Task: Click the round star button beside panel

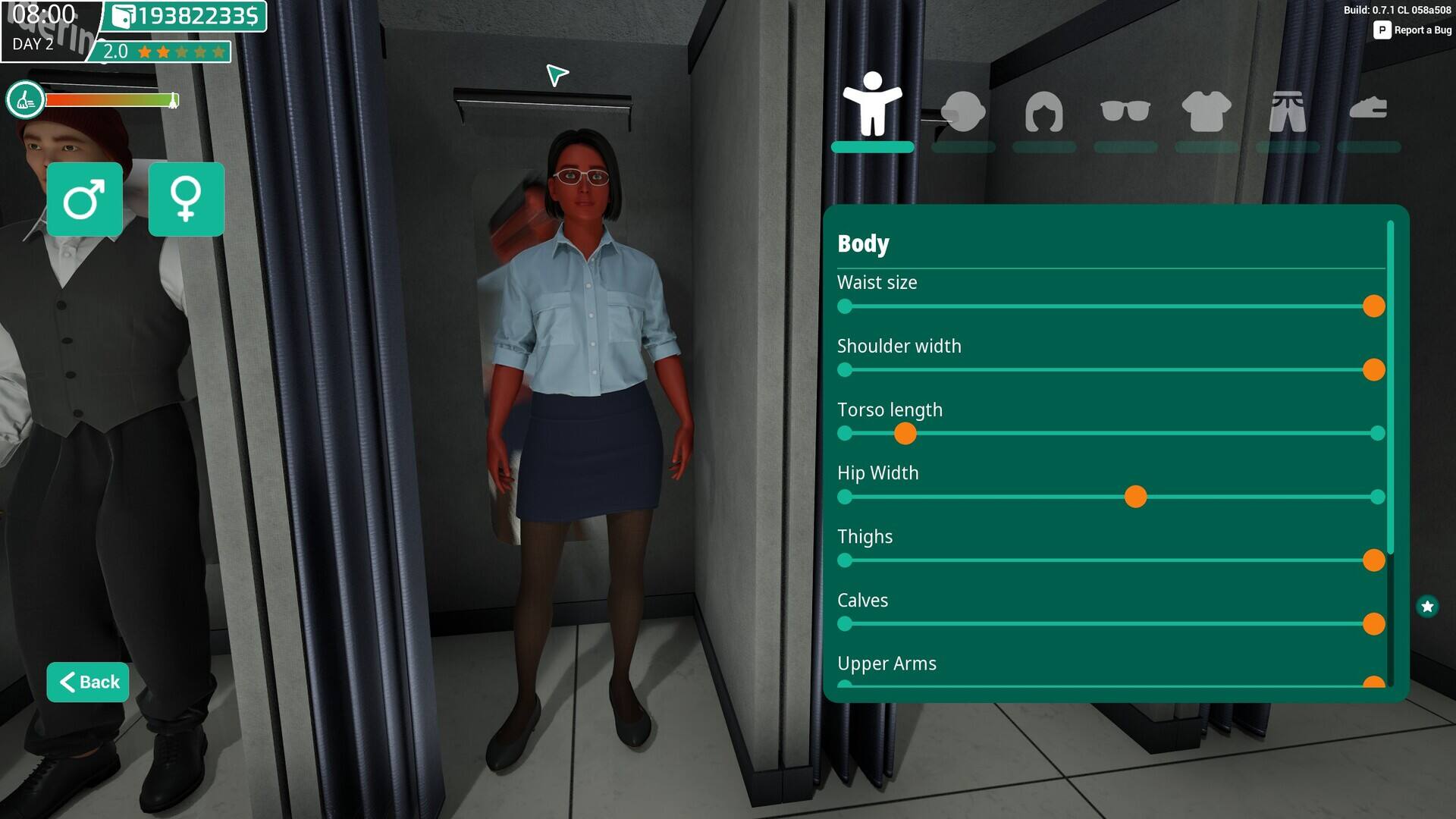Action: tap(1427, 607)
